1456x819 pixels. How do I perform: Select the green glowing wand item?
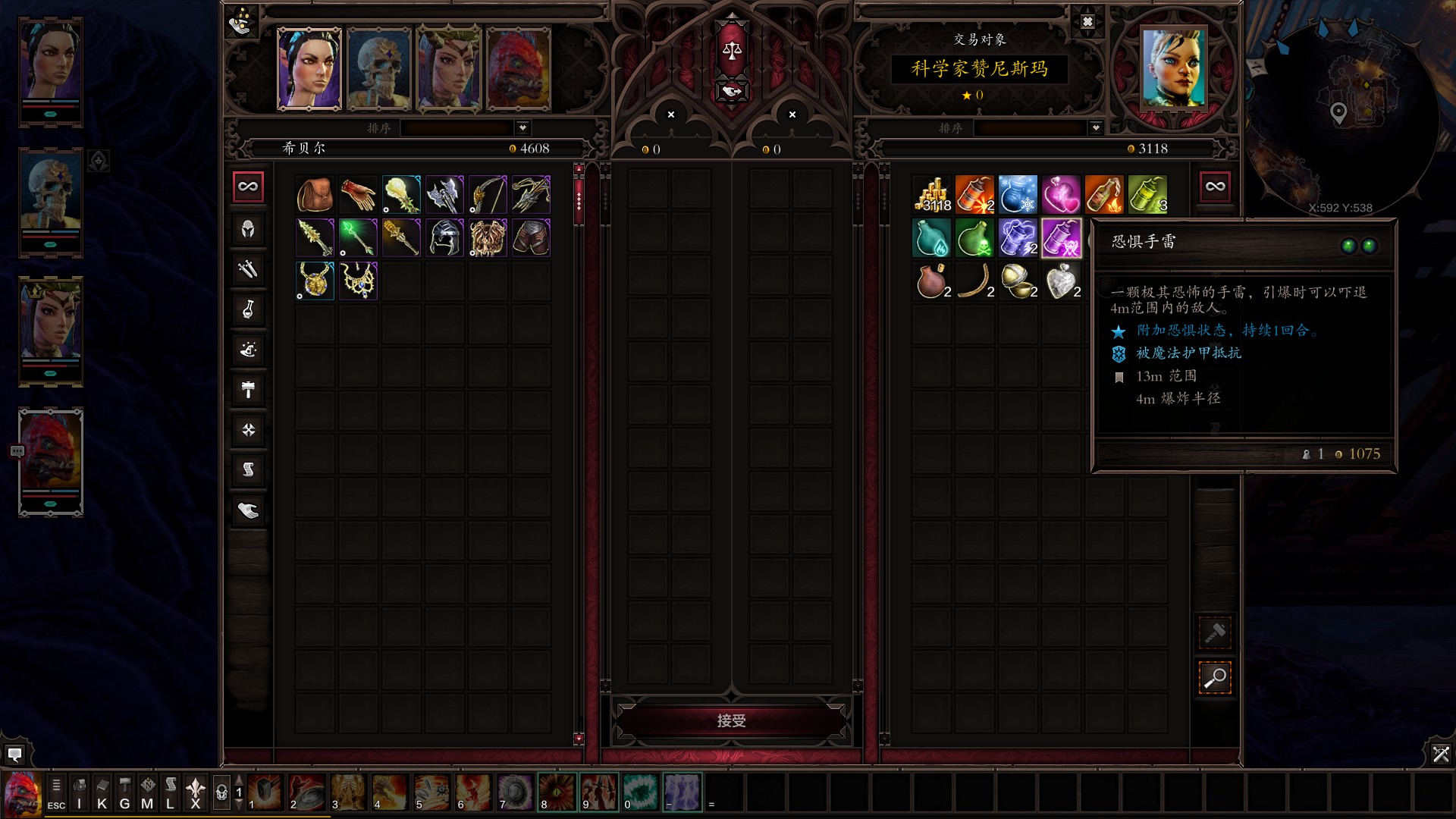(358, 238)
